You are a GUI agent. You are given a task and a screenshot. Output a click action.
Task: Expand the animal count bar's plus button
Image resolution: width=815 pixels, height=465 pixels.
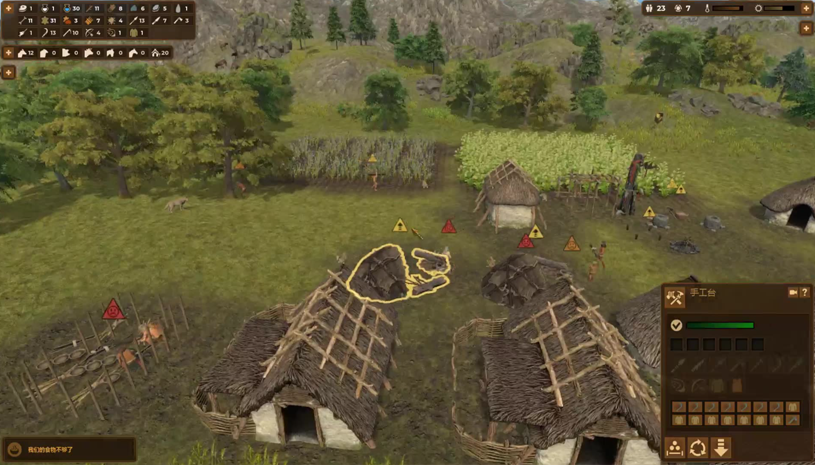8,52
